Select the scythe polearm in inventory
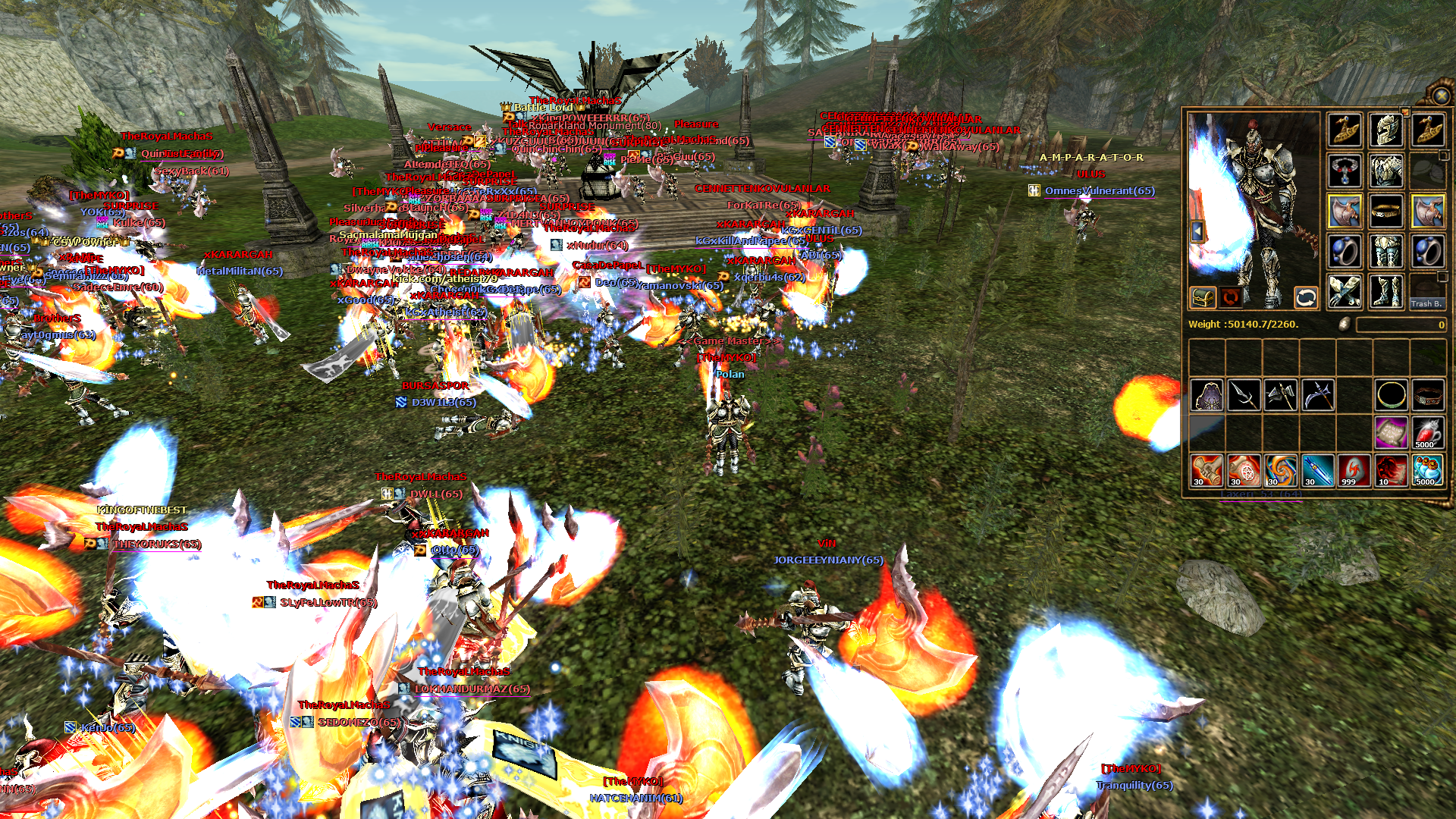 click(1318, 395)
